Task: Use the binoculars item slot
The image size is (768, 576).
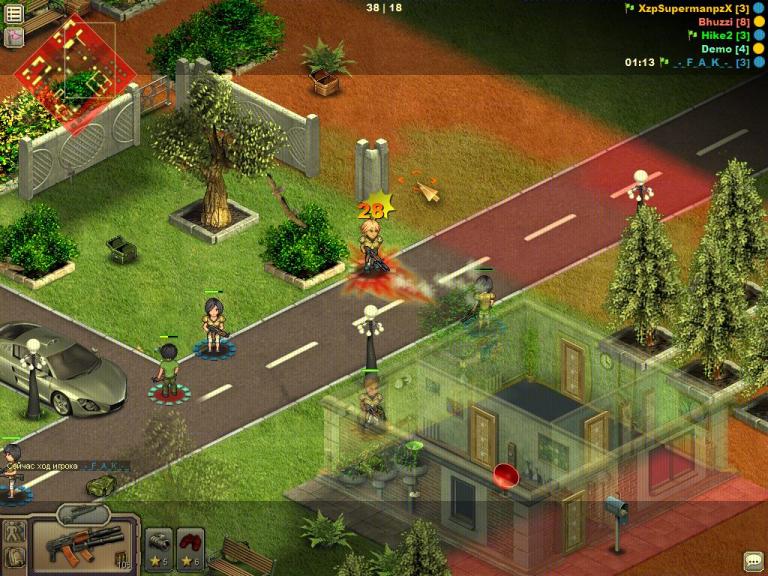Action: (160, 546)
